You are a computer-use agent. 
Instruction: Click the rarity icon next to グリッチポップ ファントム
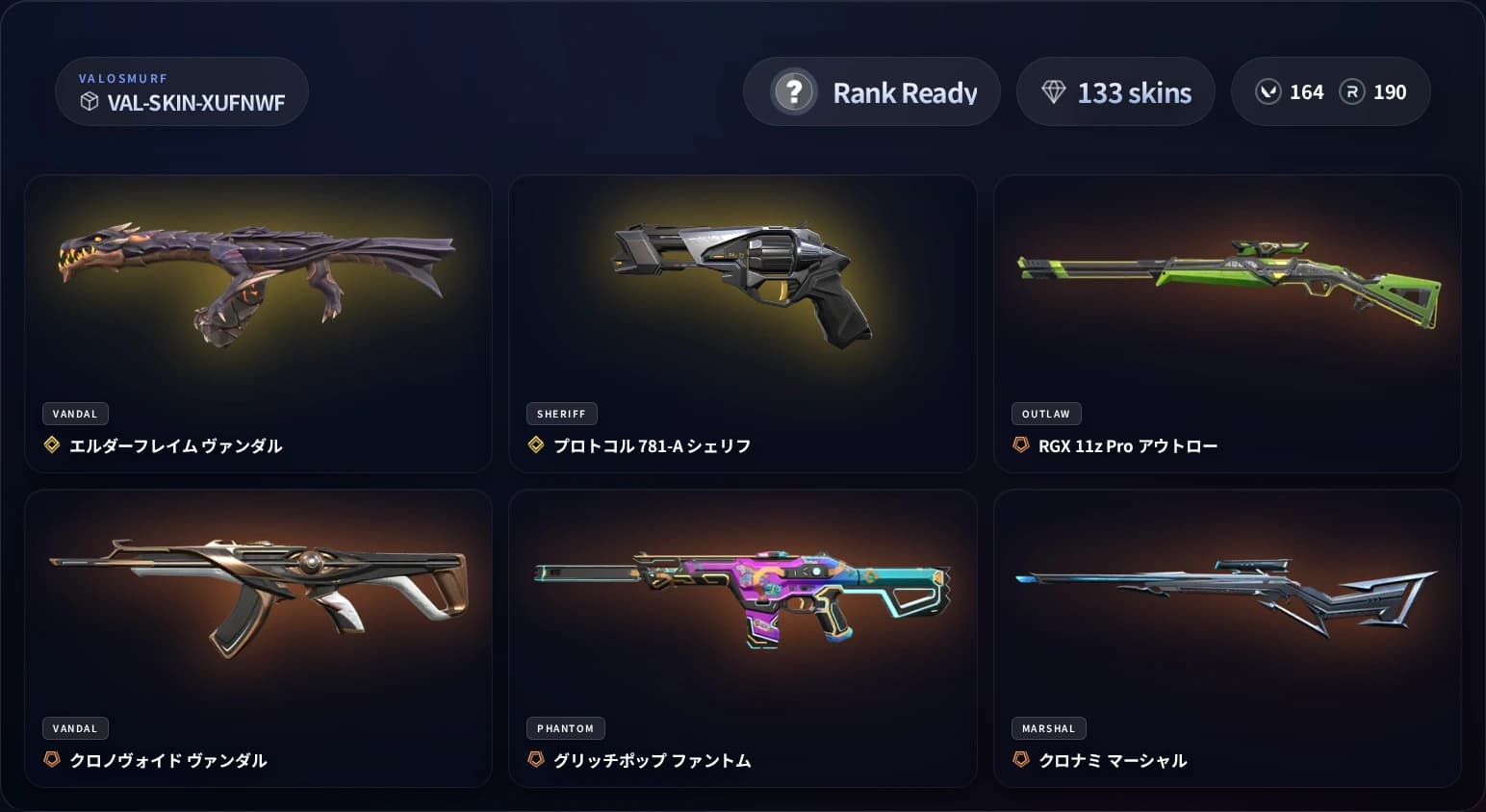(x=536, y=759)
